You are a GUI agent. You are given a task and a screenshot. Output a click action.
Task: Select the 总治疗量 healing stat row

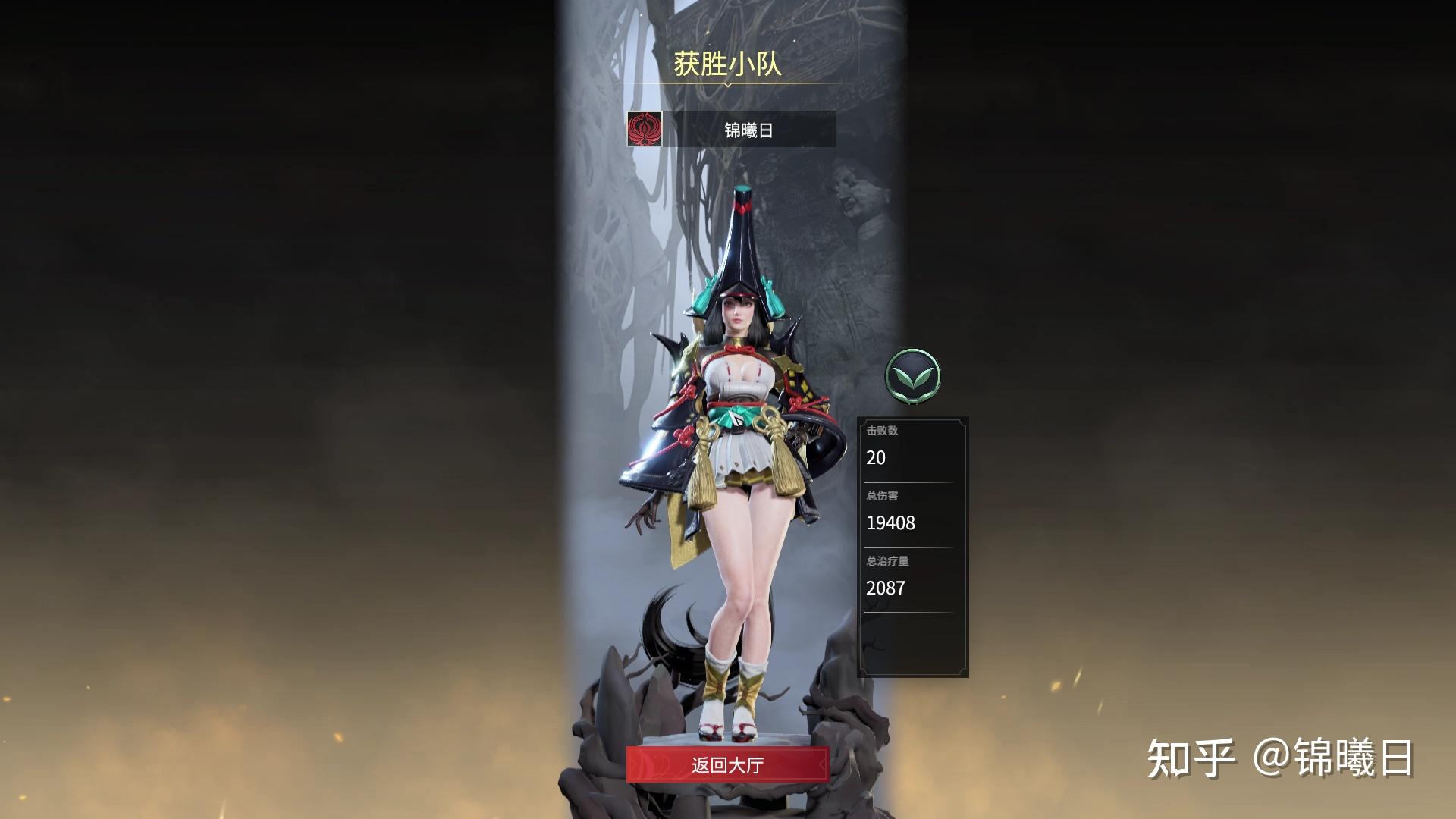click(x=886, y=561)
